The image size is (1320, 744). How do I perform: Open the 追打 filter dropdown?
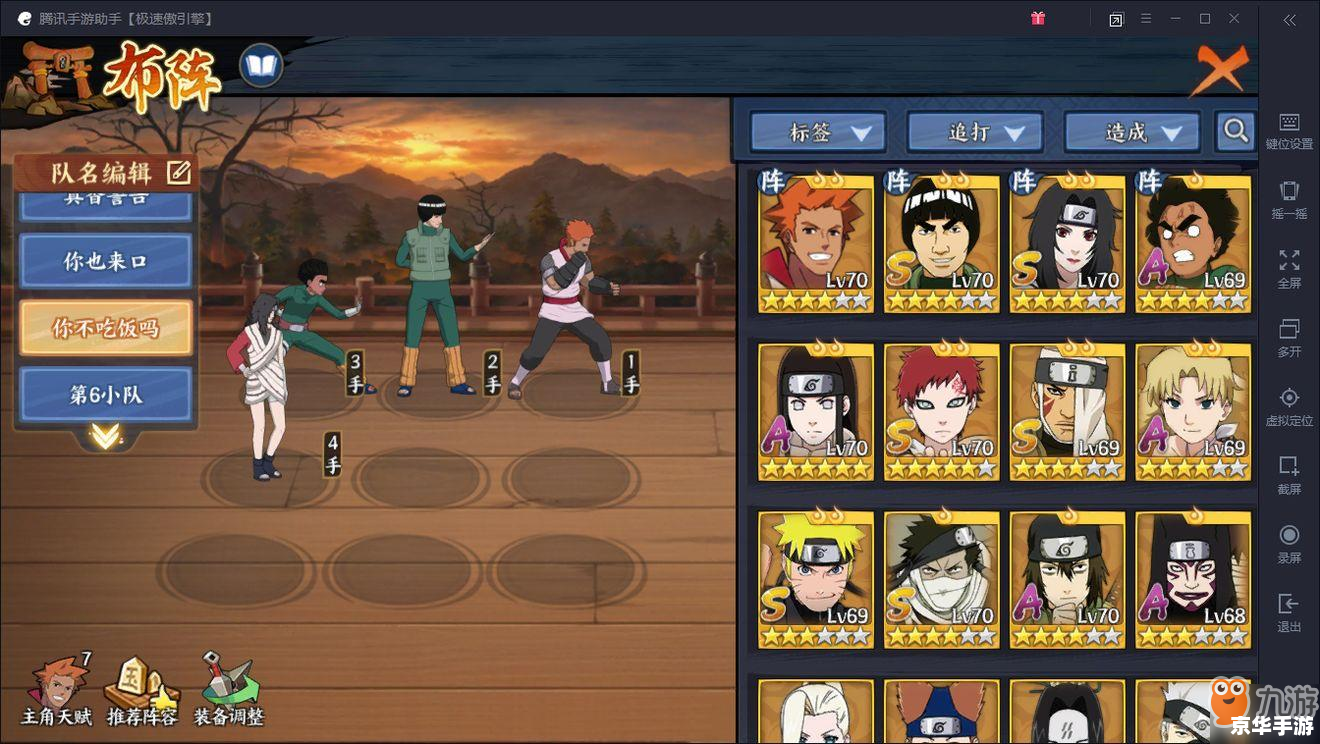pos(974,131)
